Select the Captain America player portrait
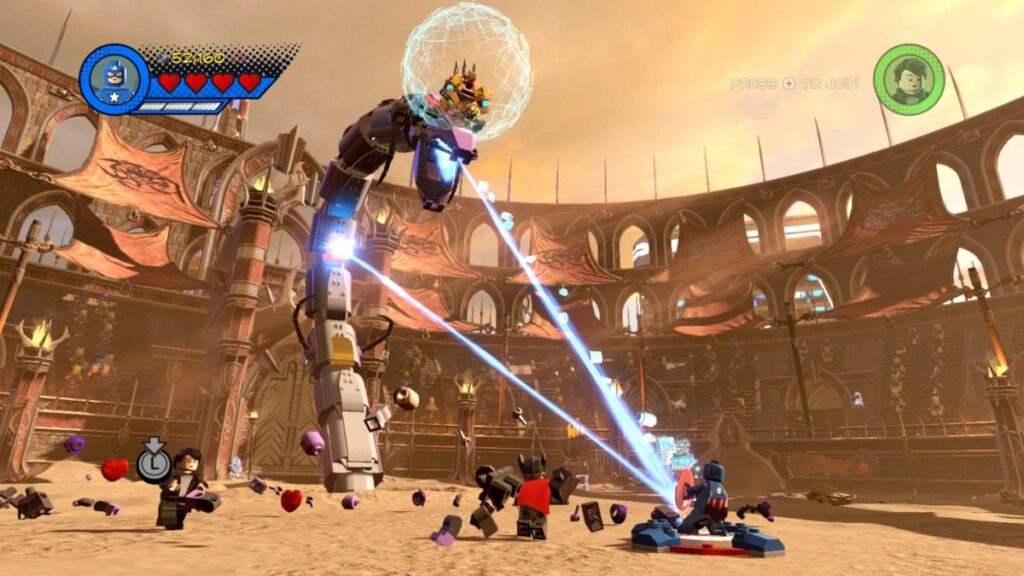Screen dimensions: 1024x576 [114, 79]
